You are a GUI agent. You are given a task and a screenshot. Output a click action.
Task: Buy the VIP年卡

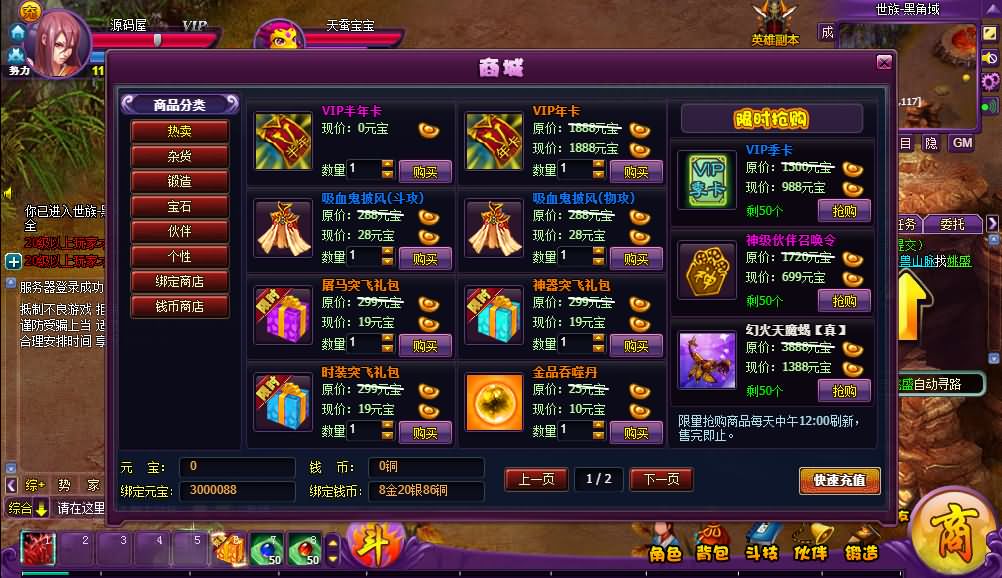636,171
